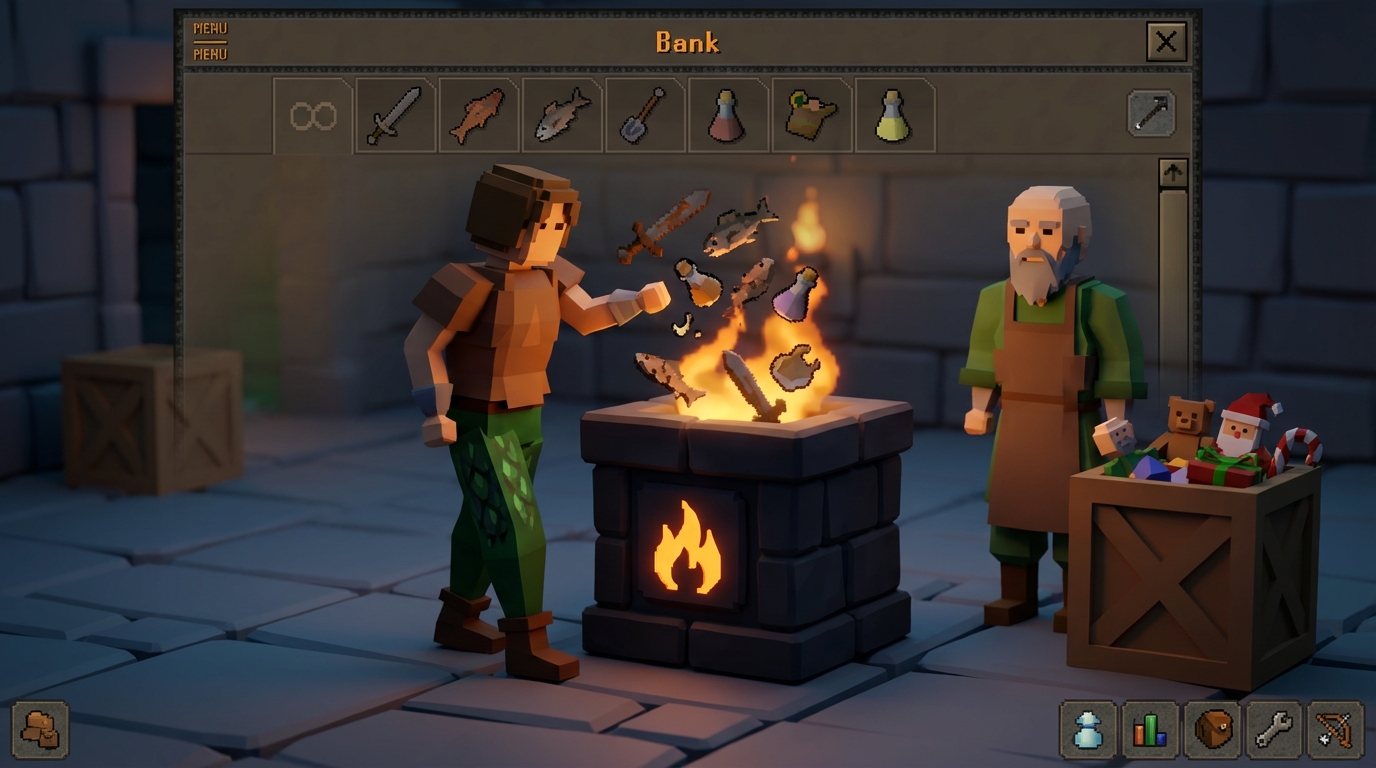Open the clue scroll bank tab
Viewport: 1376px width, 768px height.
[812, 113]
